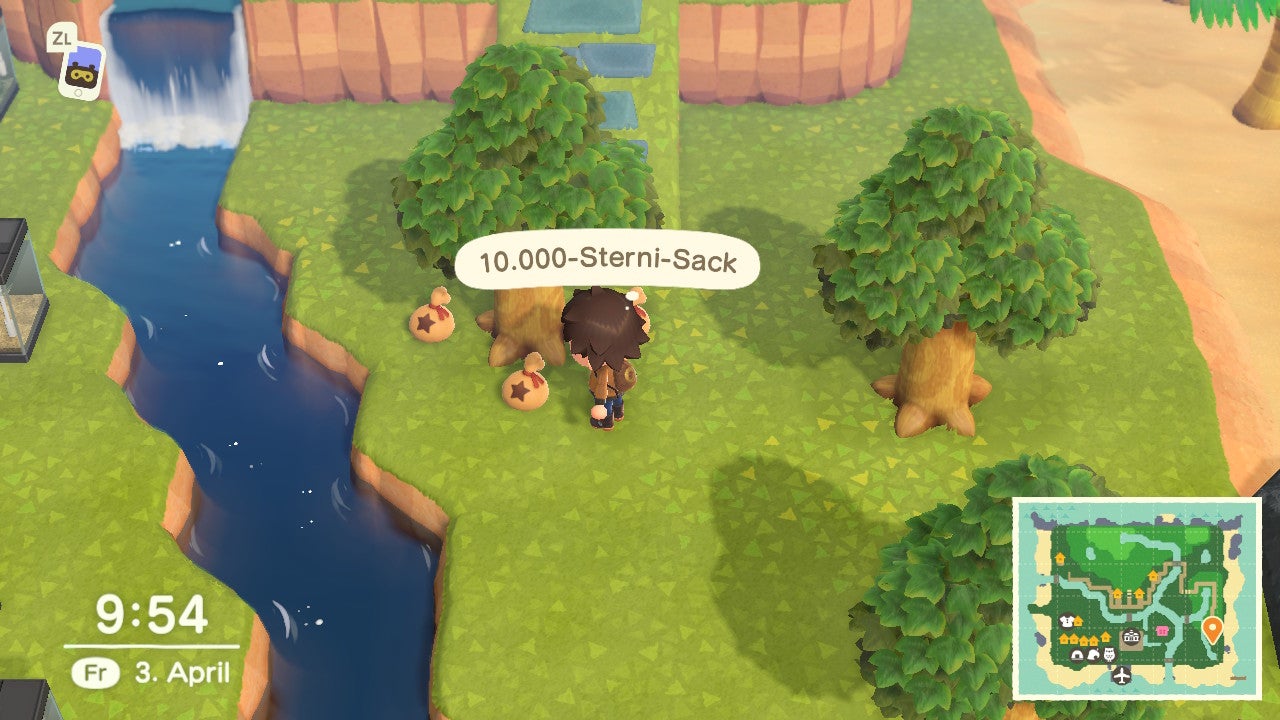
Task: Select the Able Sisters shirt icon on the minimap
Action: [x=1065, y=619]
